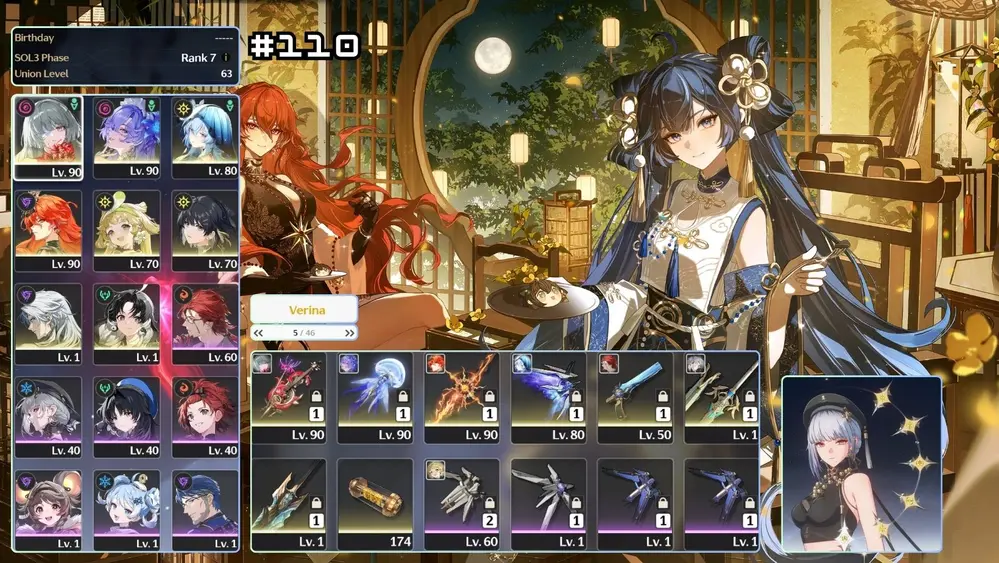Select the blue-haired Lv. 80 character portrait

pos(204,137)
